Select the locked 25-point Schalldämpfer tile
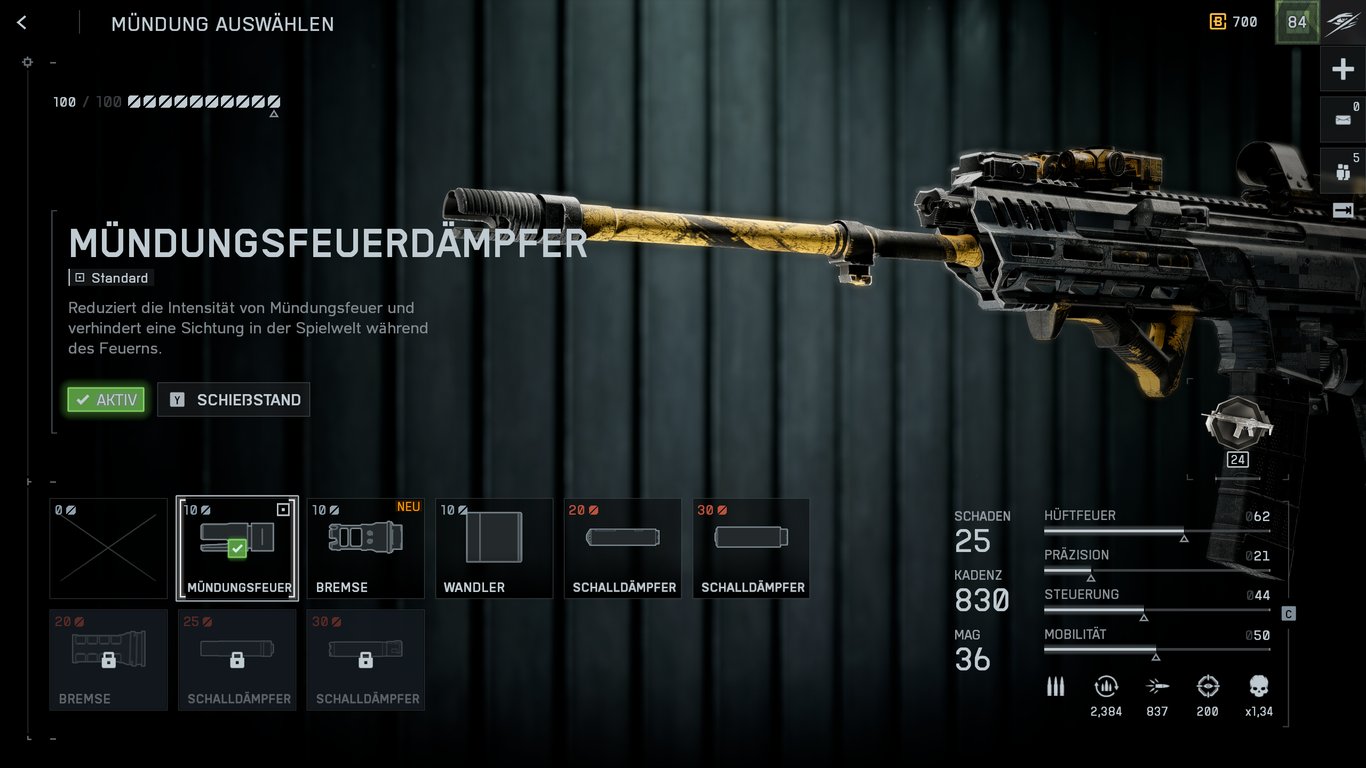The width and height of the screenshot is (1366, 768). (237, 660)
